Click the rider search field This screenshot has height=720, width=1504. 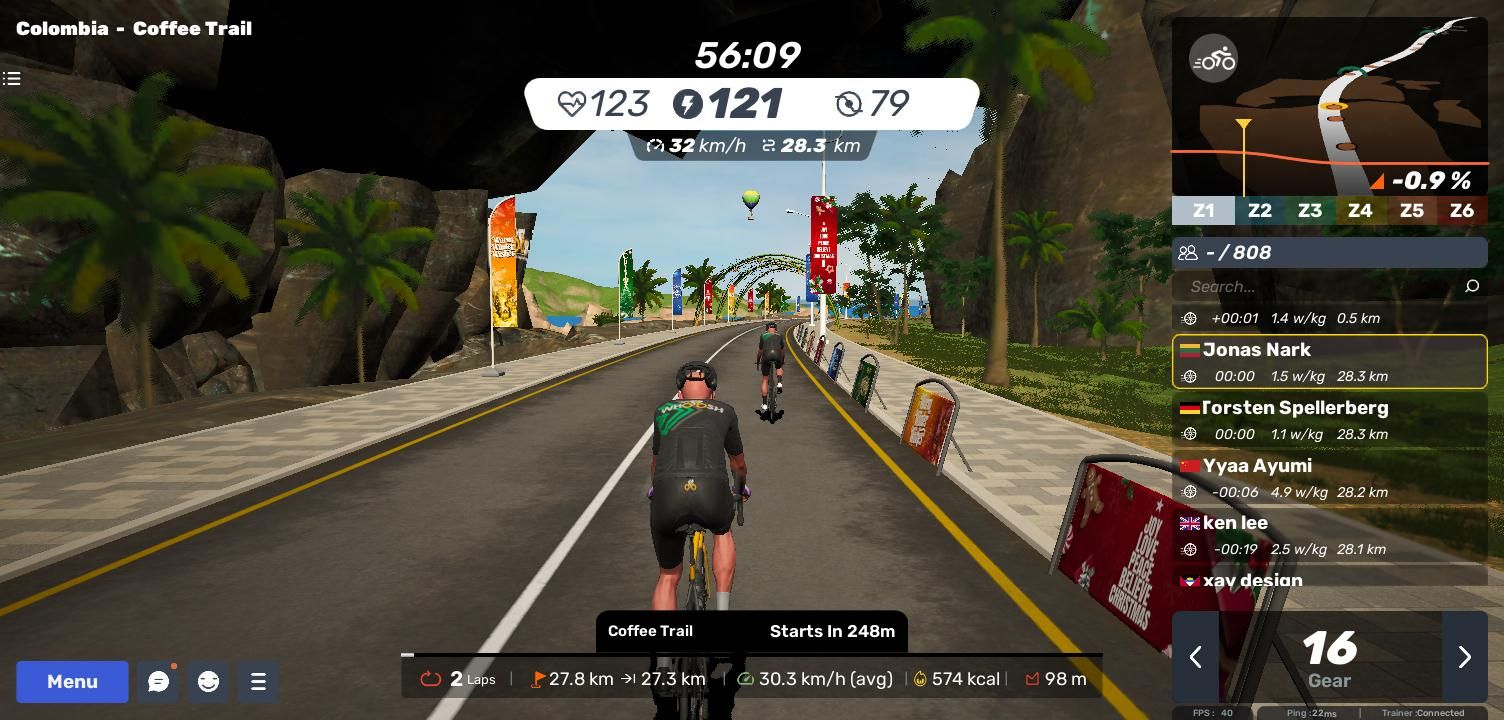pyautogui.click(x=1320, y=287)
